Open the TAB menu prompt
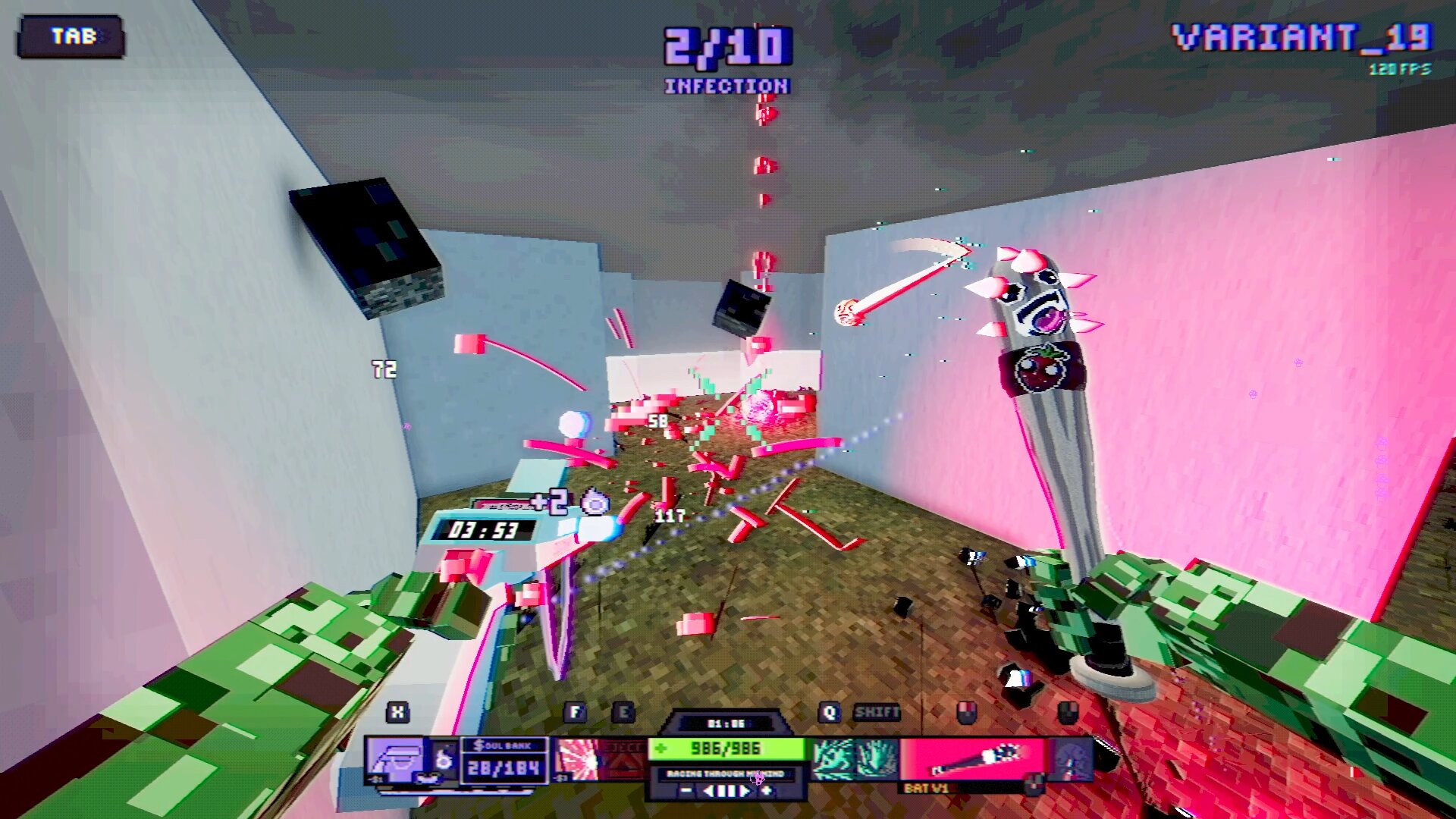 (x=72, y=34)
